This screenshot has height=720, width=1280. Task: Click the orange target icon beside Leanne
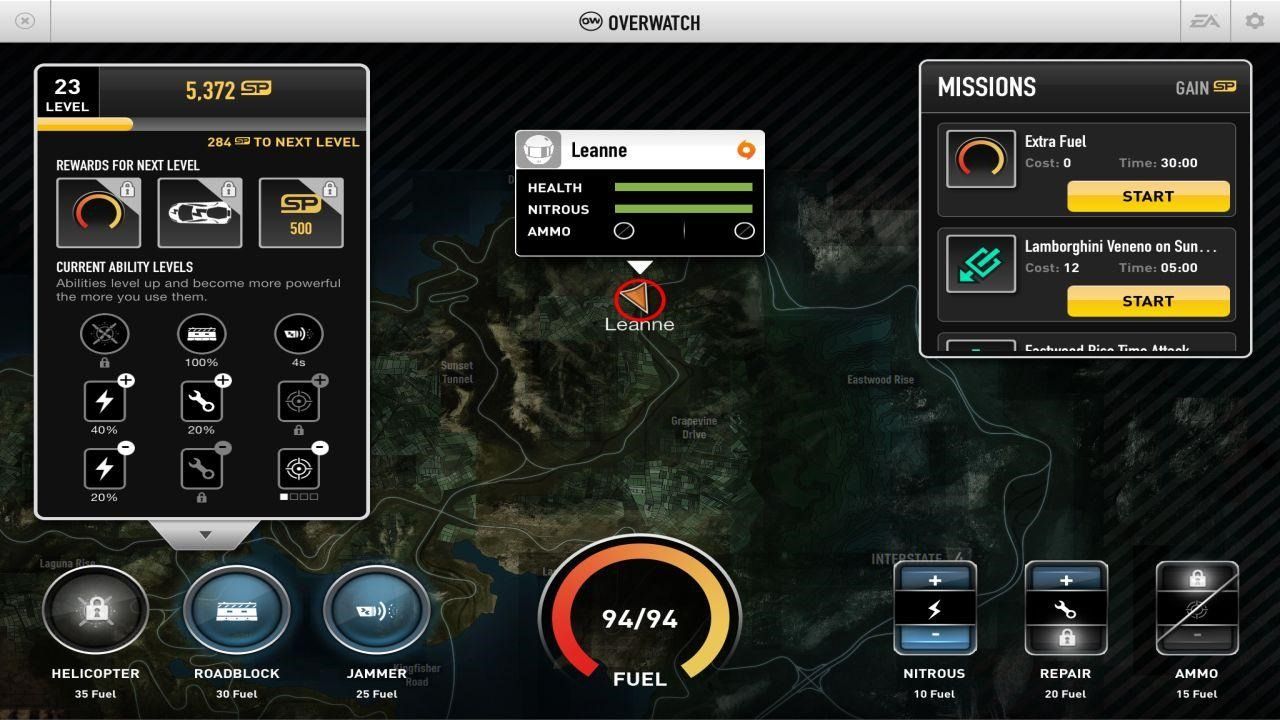[x=744, y=150]
